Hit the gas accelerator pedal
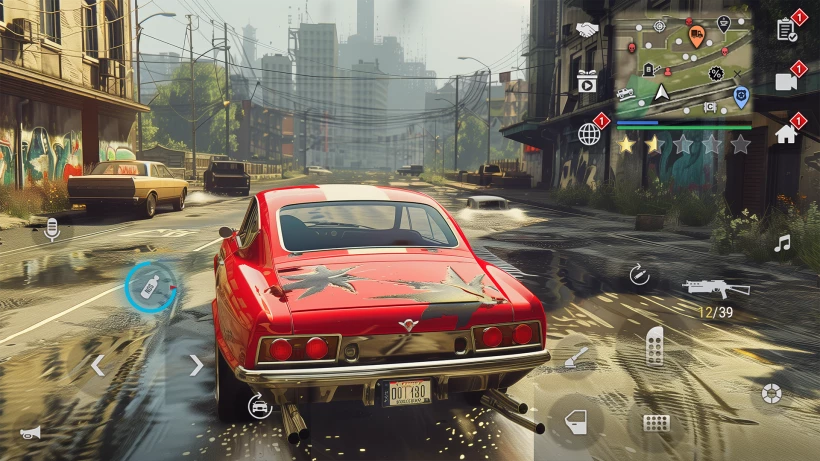The width and height of the screenshot is (820, 461). [654, 345]
